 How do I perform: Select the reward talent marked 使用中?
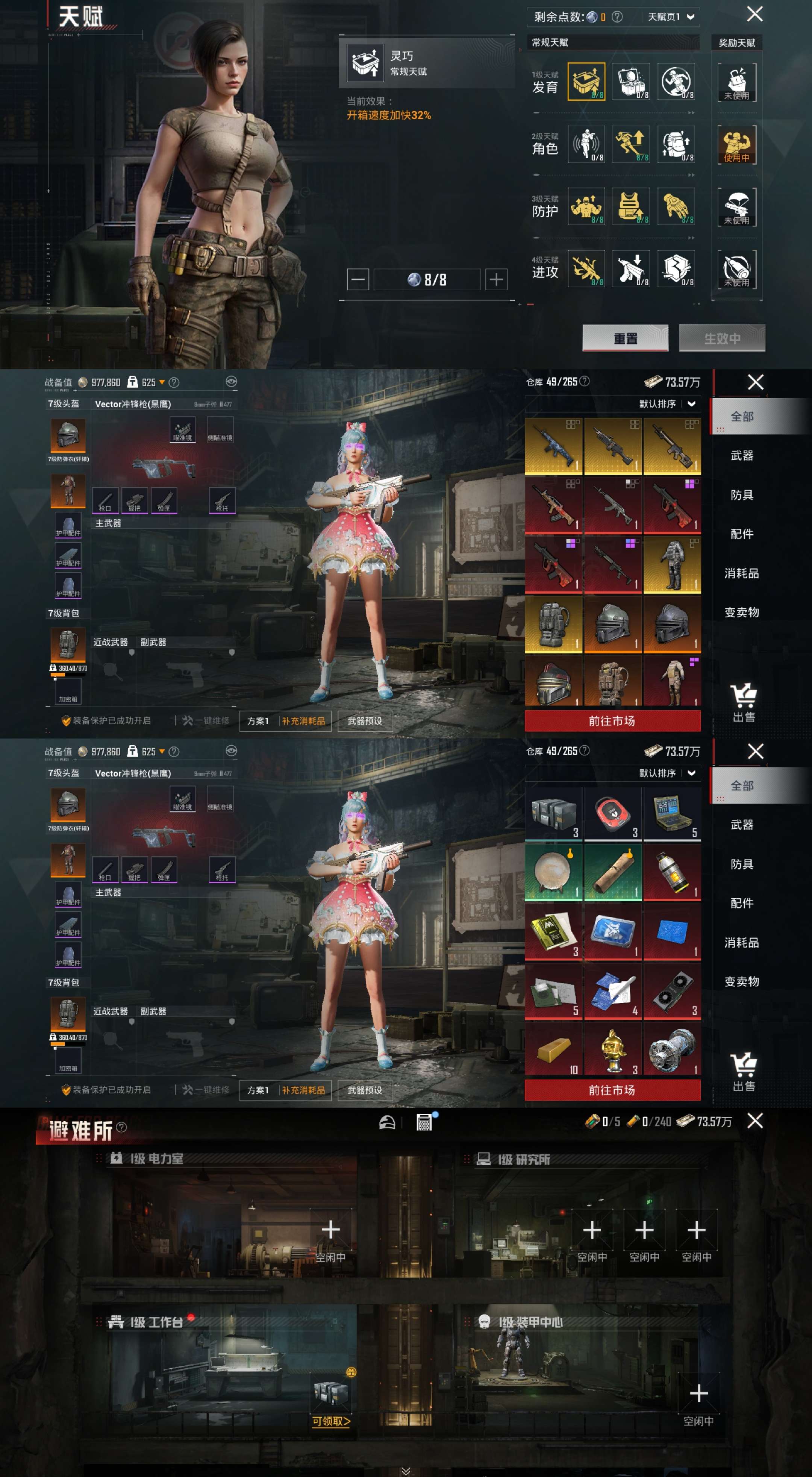pyautogui.click(x=736, y=144)
